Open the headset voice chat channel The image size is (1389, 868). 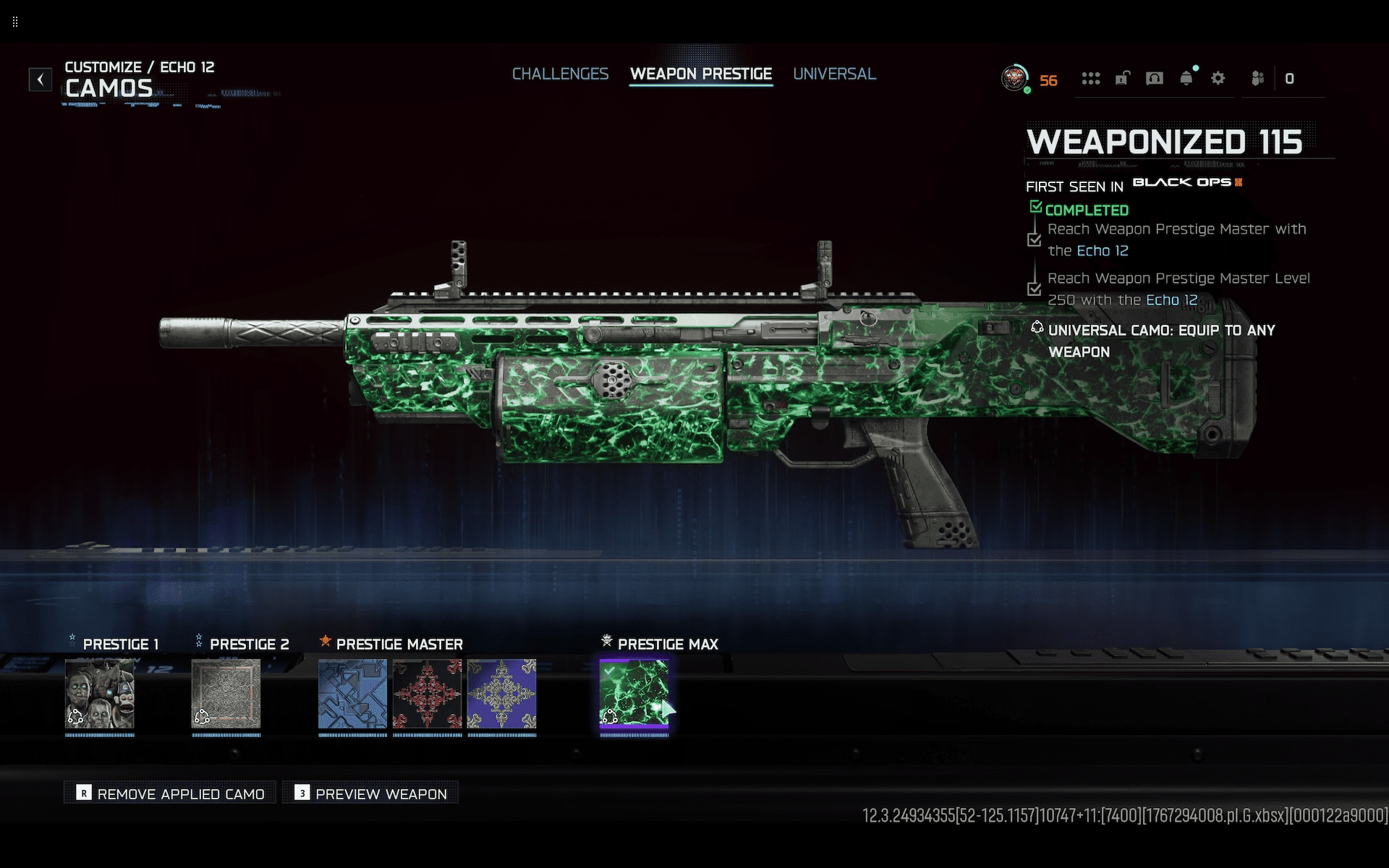pos(1154,78)
